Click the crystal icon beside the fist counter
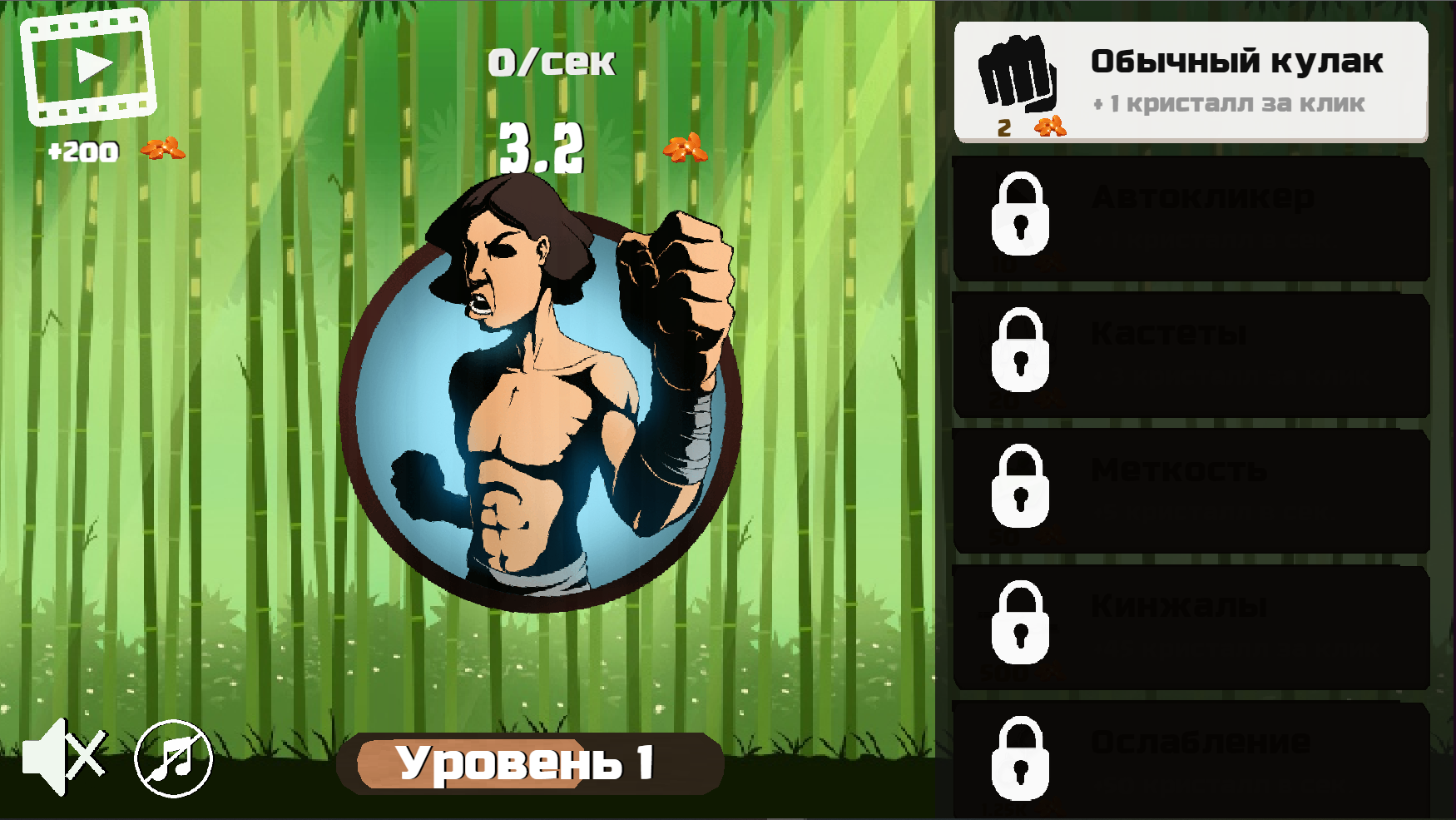The width and height of the screenshot is (1456, 820). [1051, 126]
